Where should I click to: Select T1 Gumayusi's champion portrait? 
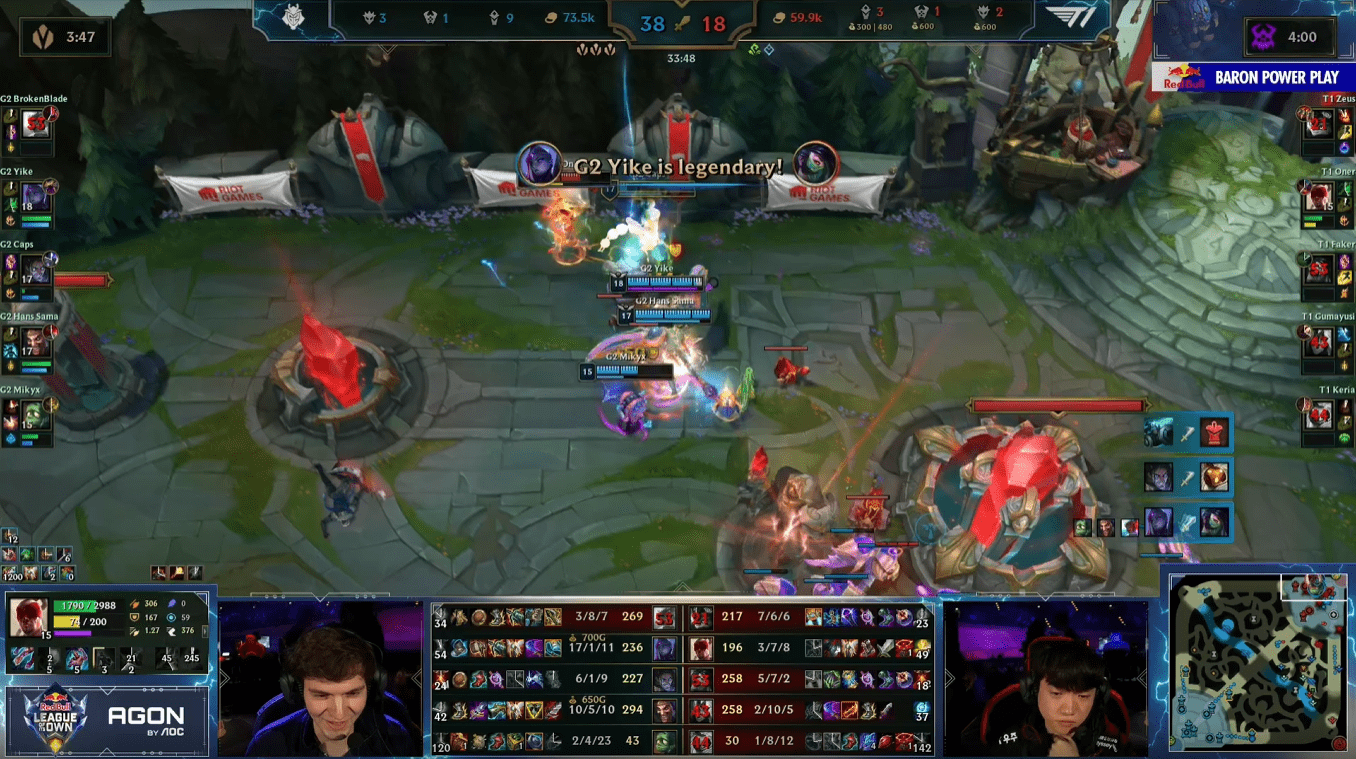(x=1319, y=342)
